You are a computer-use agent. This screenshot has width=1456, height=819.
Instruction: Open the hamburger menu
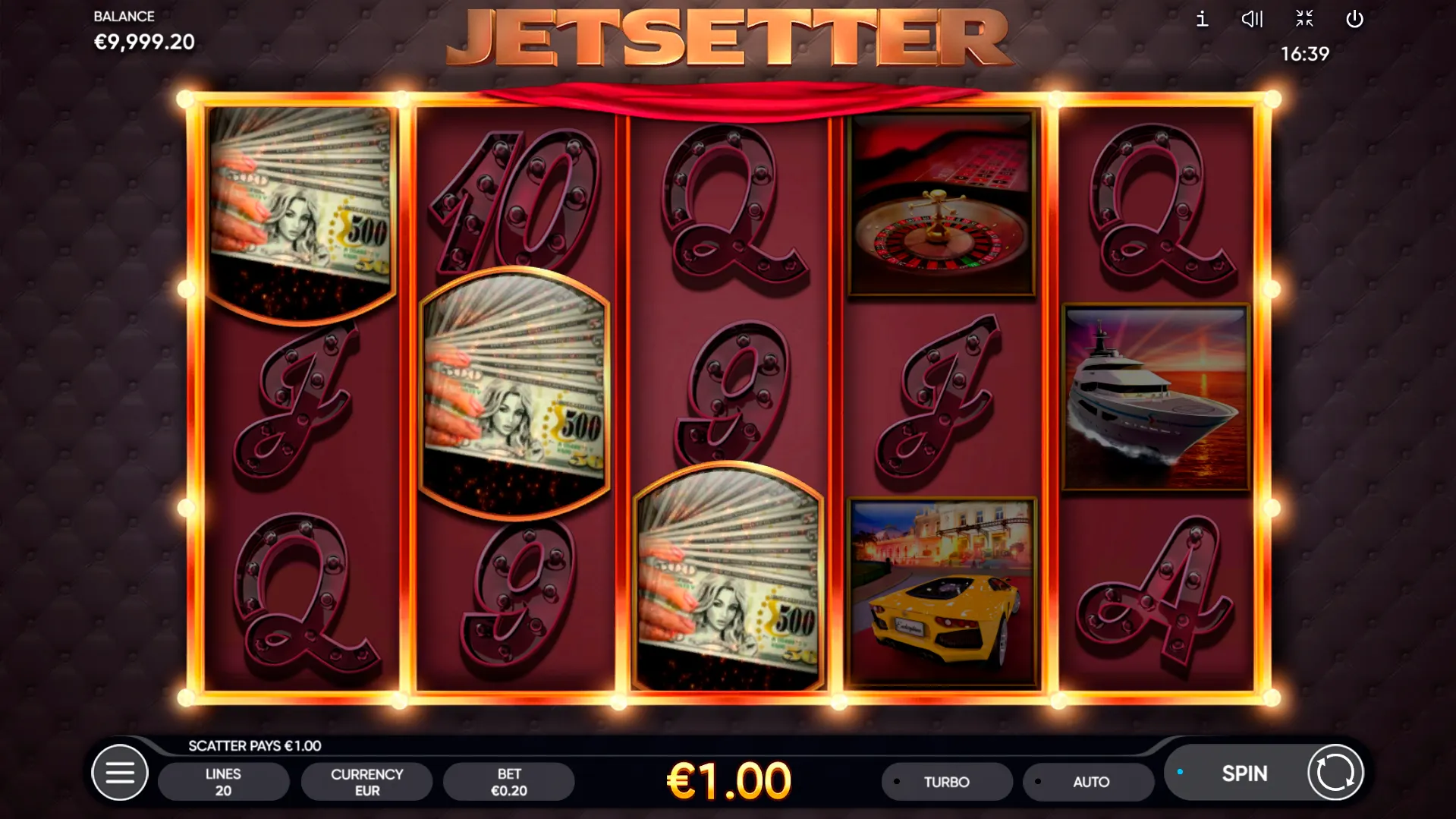(x=119, y=772)
